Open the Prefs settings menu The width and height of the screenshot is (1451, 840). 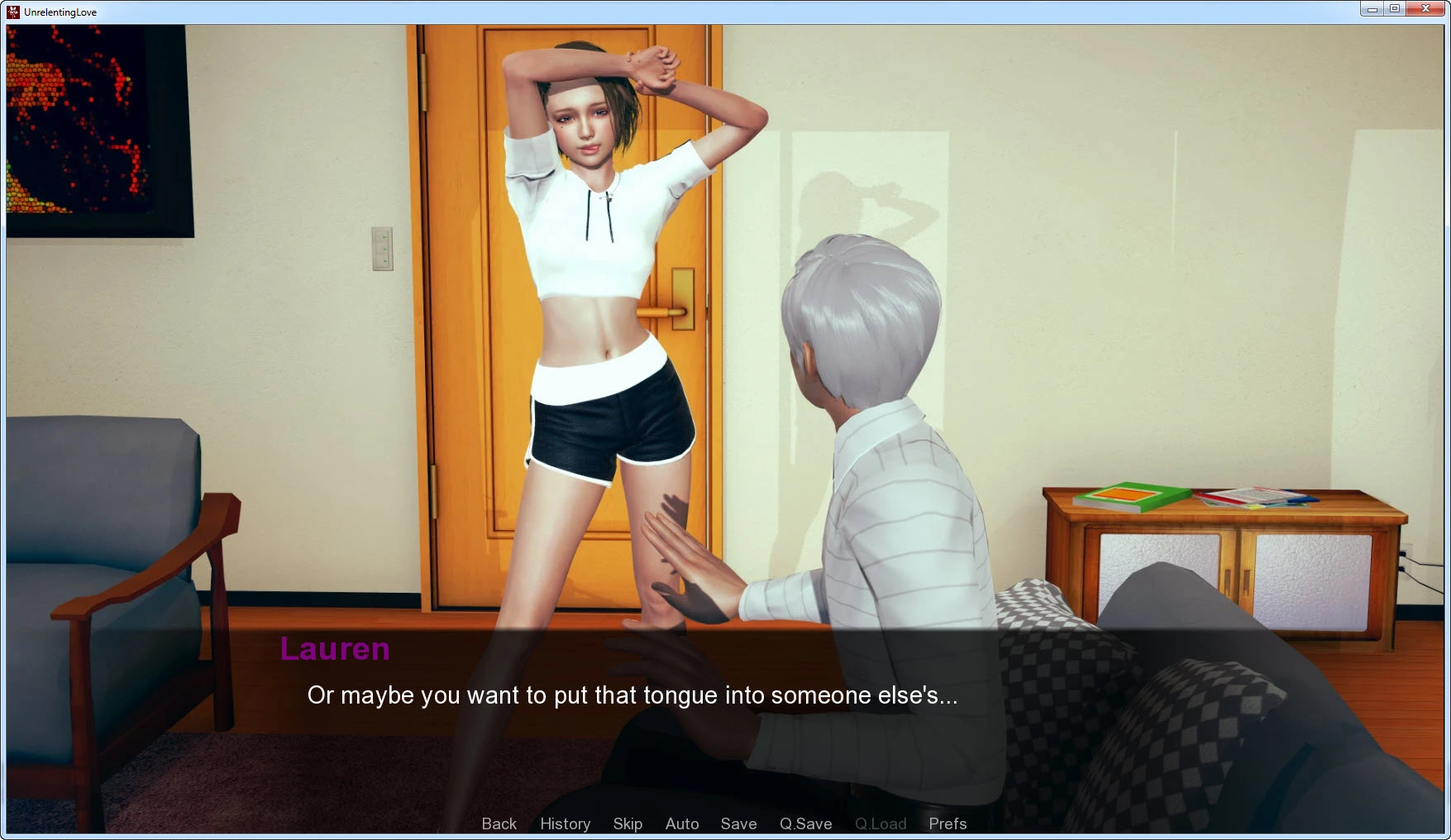tap(947, 823)
